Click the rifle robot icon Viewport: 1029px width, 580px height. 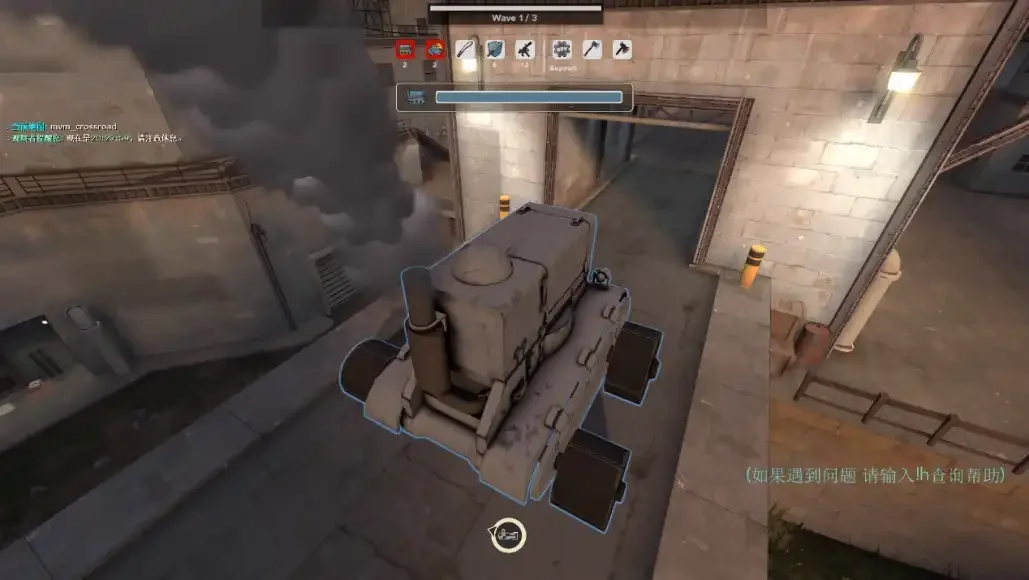click(525, 49)
